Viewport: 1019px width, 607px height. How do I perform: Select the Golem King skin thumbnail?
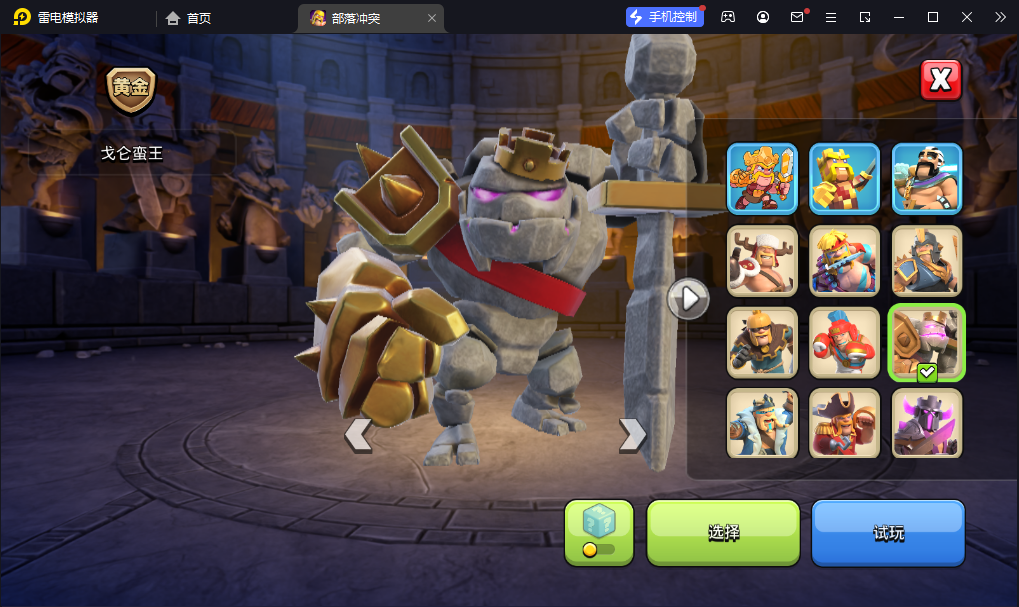(927, 343)
